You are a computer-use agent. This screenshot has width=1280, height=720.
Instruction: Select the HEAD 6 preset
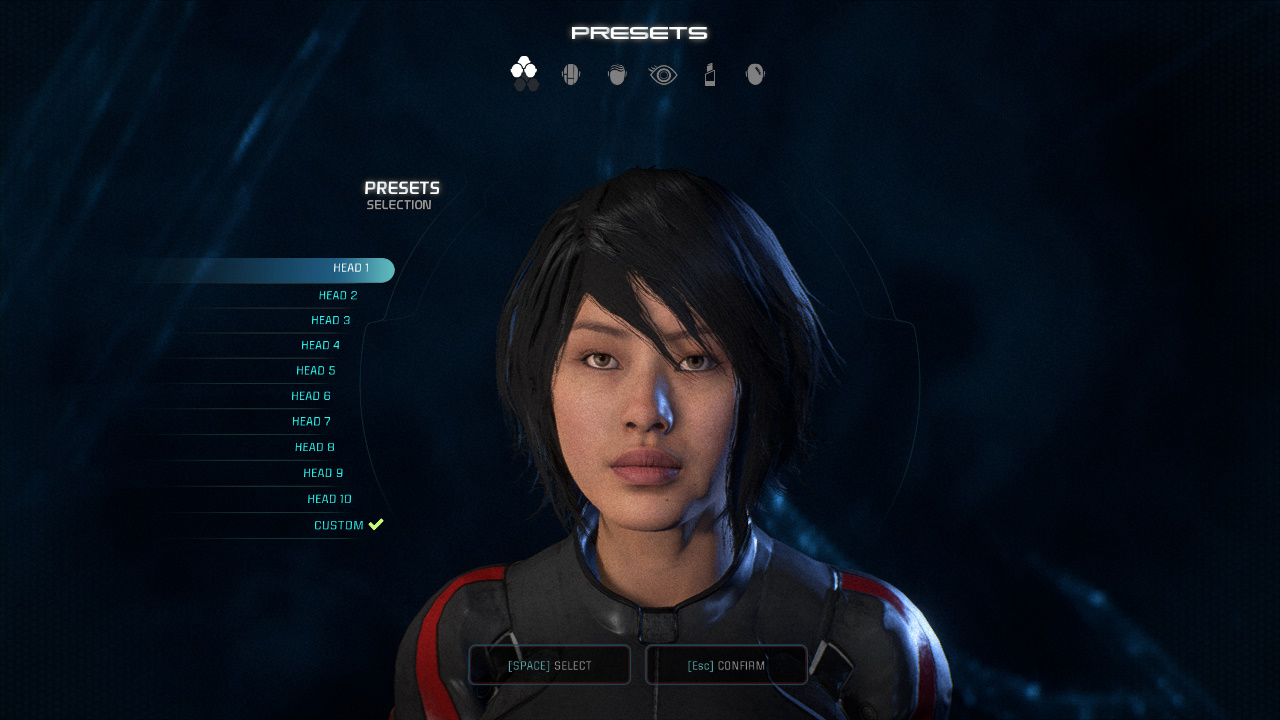pos(311,395)
